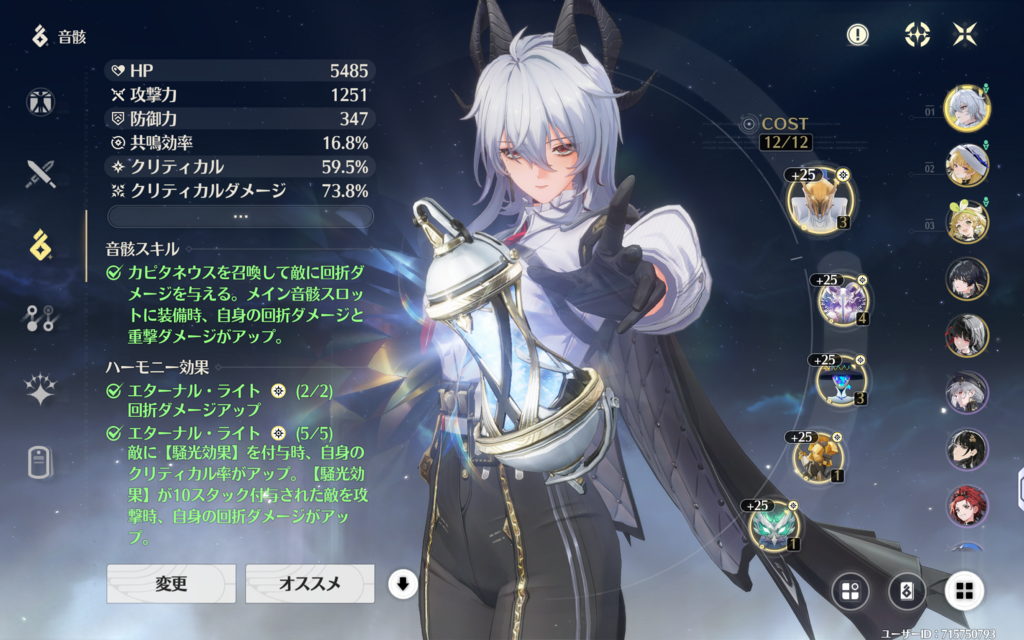Select the purple crystal cost 4 echo slot

pyautogui.click(x=843, y=299)
